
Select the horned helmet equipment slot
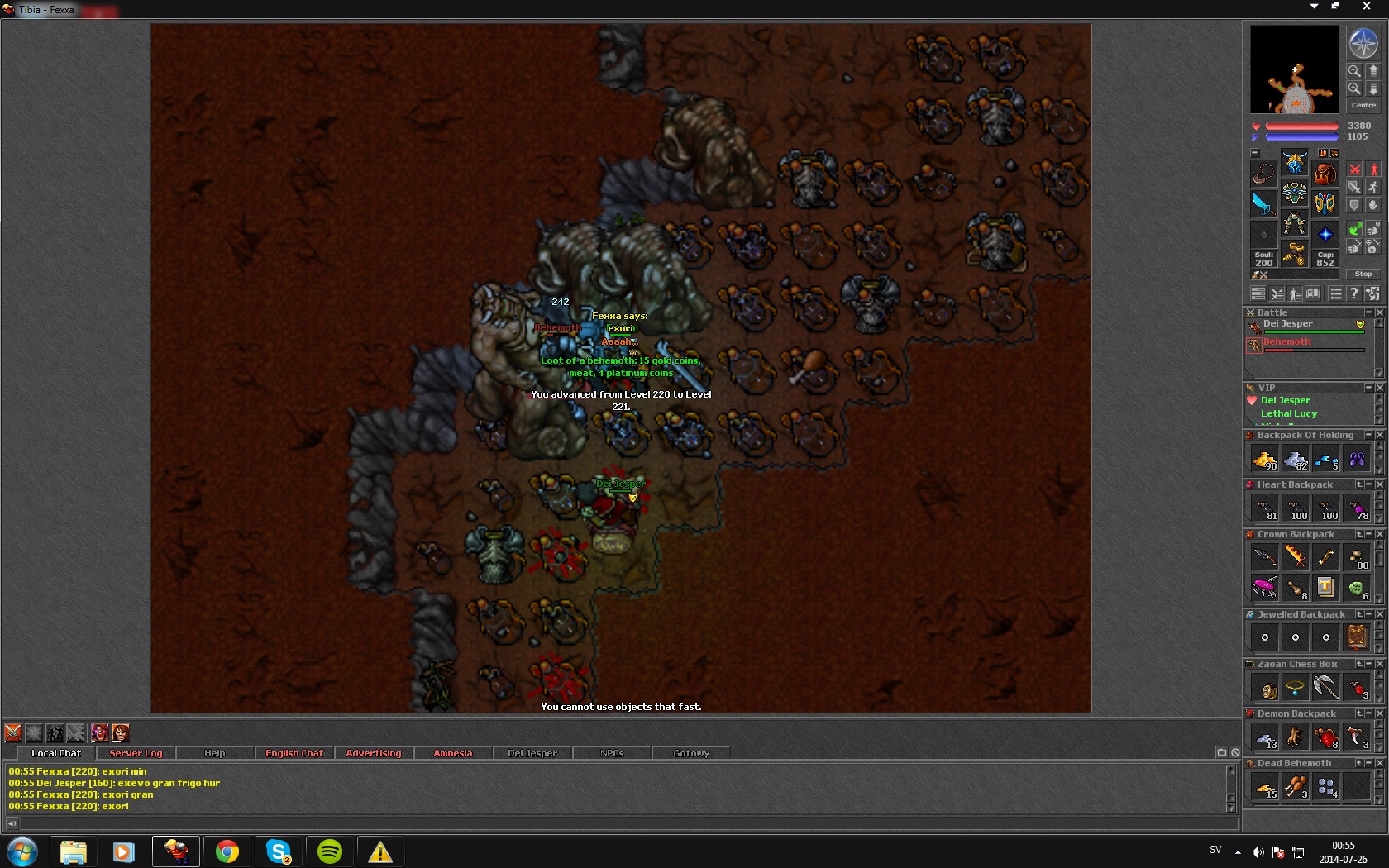coord(1295,163)
